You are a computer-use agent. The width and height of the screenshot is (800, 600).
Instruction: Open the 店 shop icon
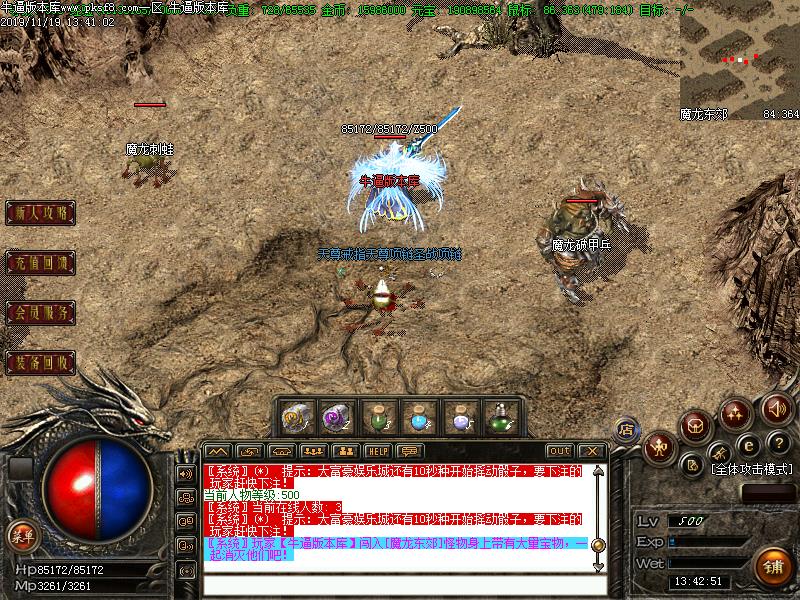pyautogui.click(x=627, y=430)
